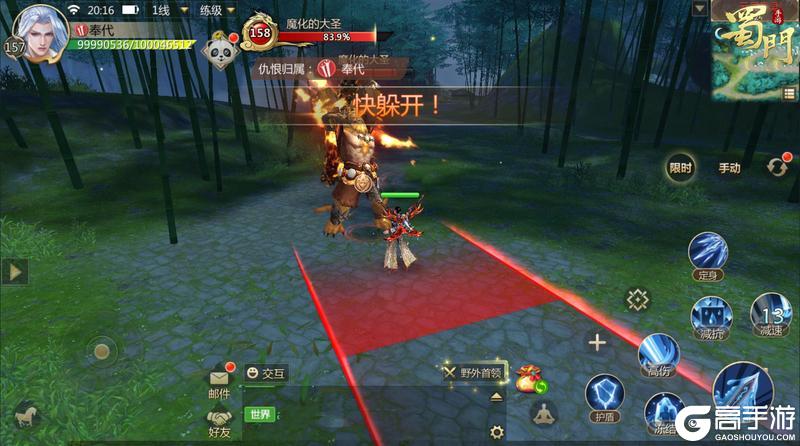Activate the 护盾 shield skill
The width and height of the screenshot is (800, 446).
point(605,395)
